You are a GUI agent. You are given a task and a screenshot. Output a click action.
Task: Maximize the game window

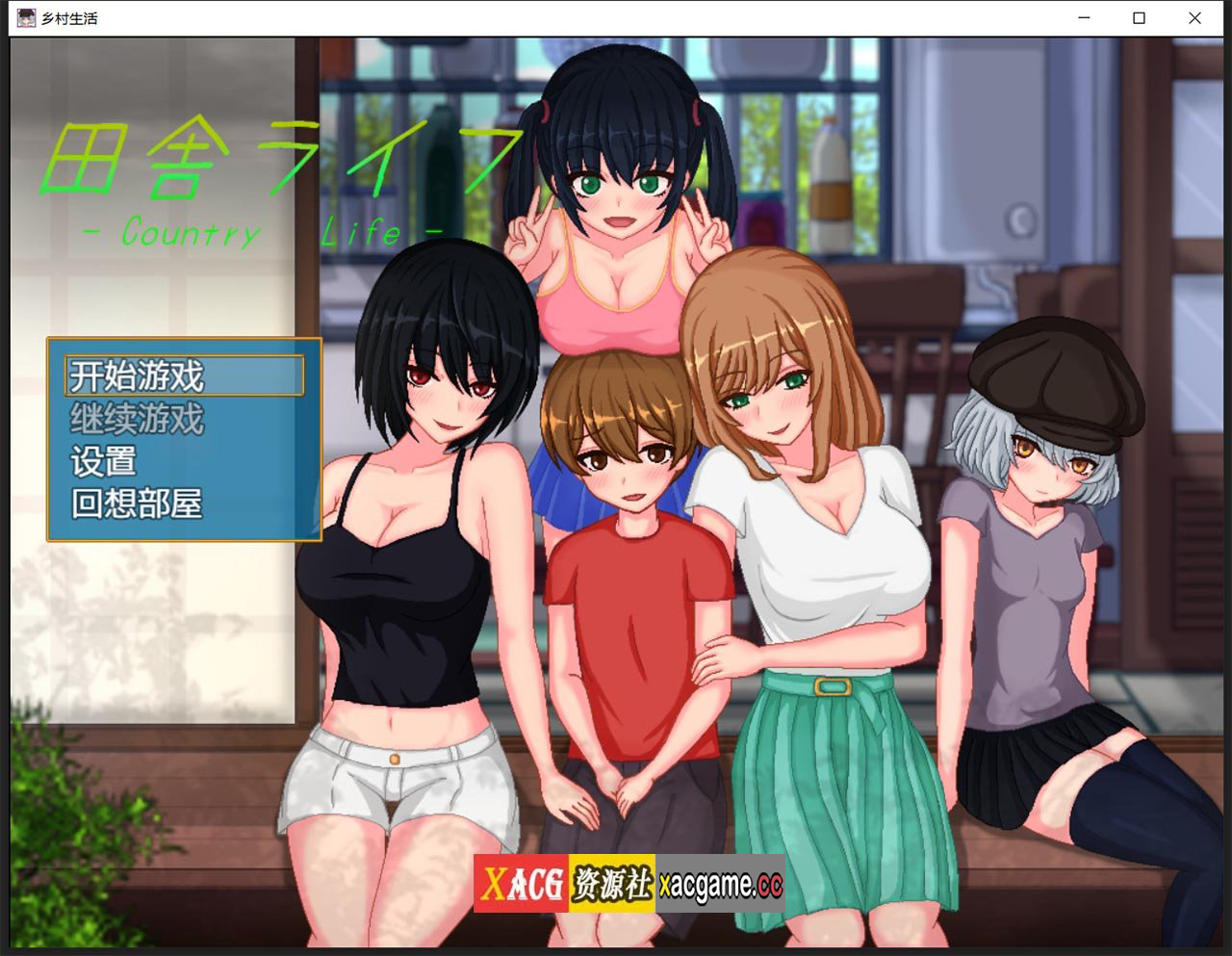[1139, 18]
